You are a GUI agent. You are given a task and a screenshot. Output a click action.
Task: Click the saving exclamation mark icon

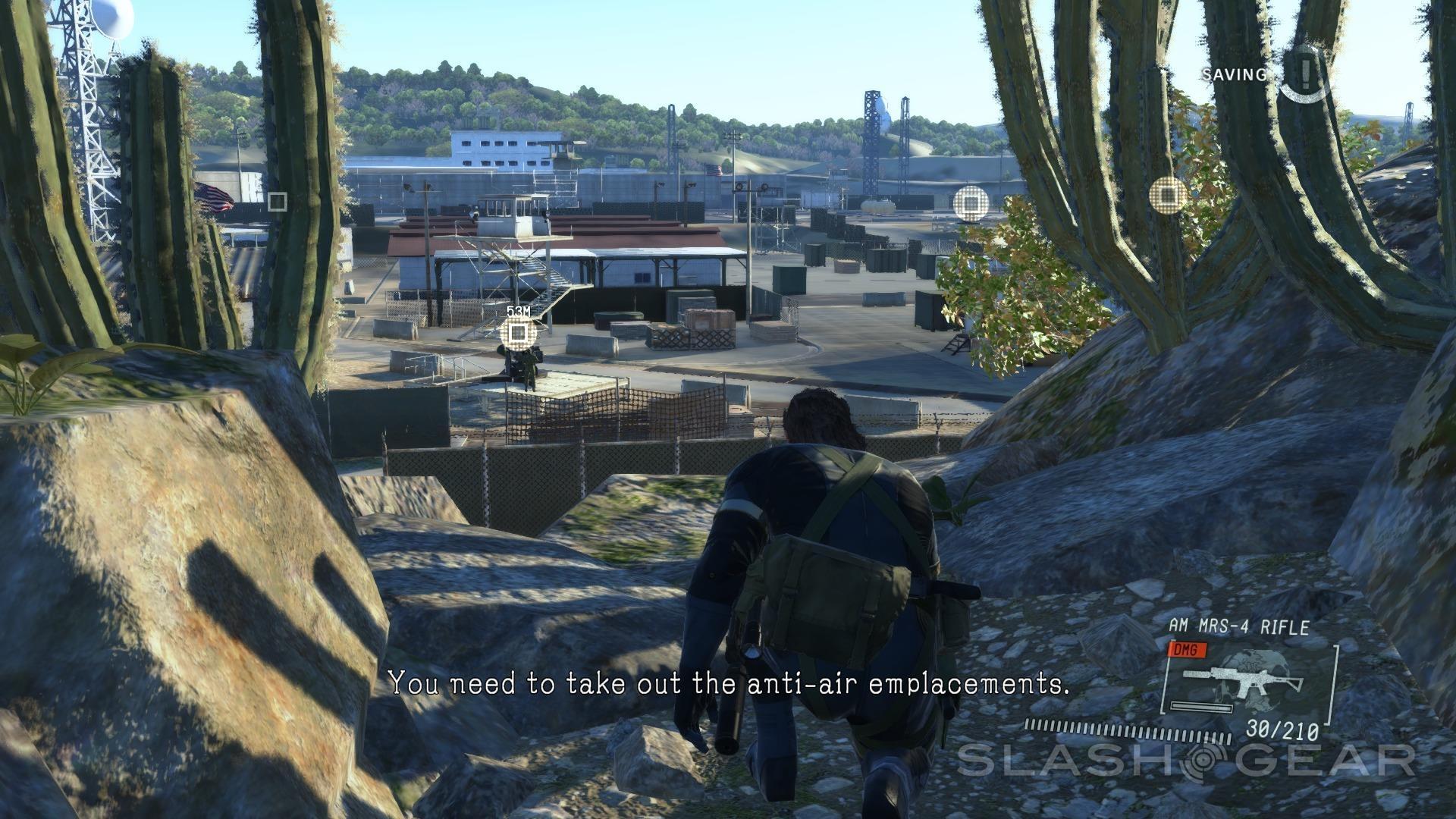(x=1304, y=74)
